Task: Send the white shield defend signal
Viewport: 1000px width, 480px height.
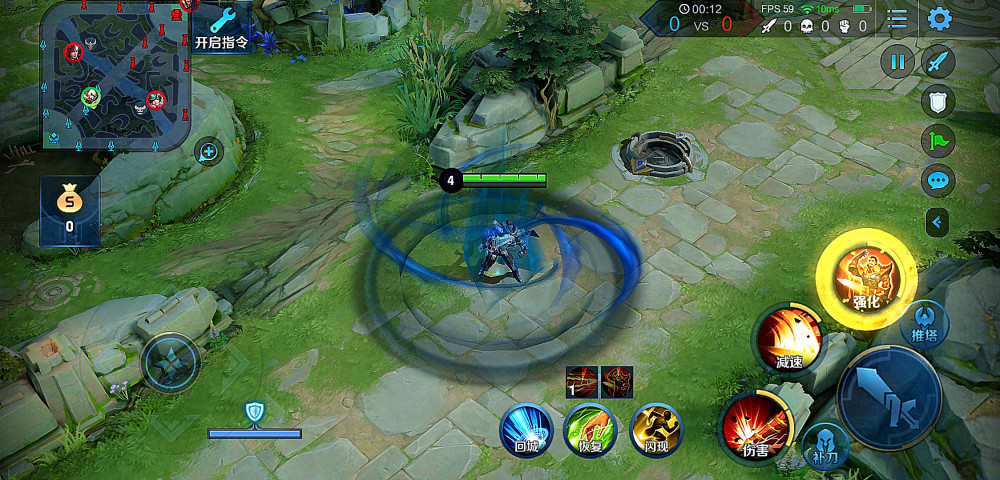Action: click(938, 101)
